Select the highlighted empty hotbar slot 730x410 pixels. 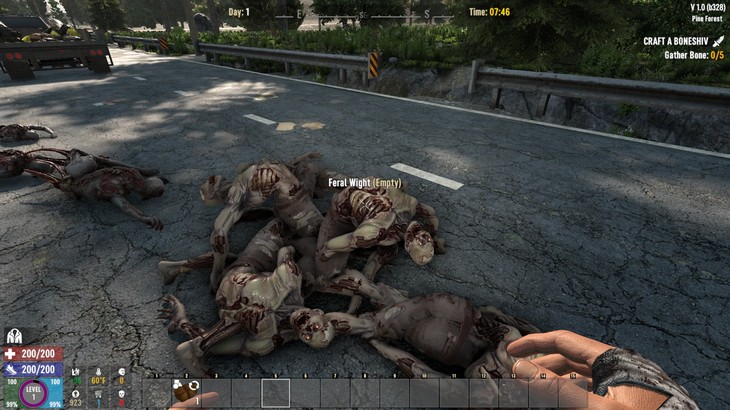[275, 392]
